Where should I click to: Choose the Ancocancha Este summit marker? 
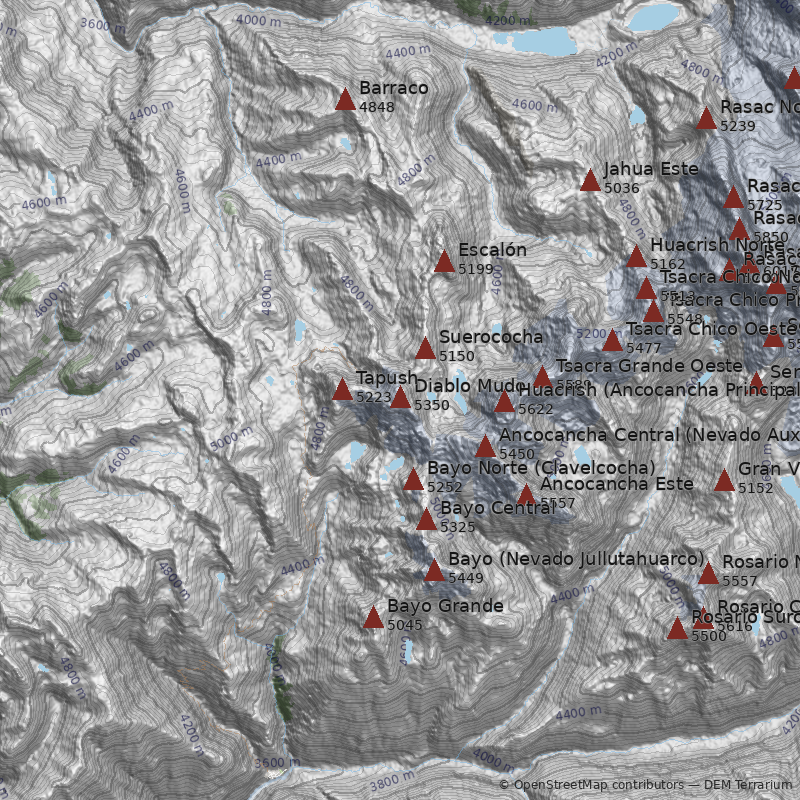(x=526, y=494)
